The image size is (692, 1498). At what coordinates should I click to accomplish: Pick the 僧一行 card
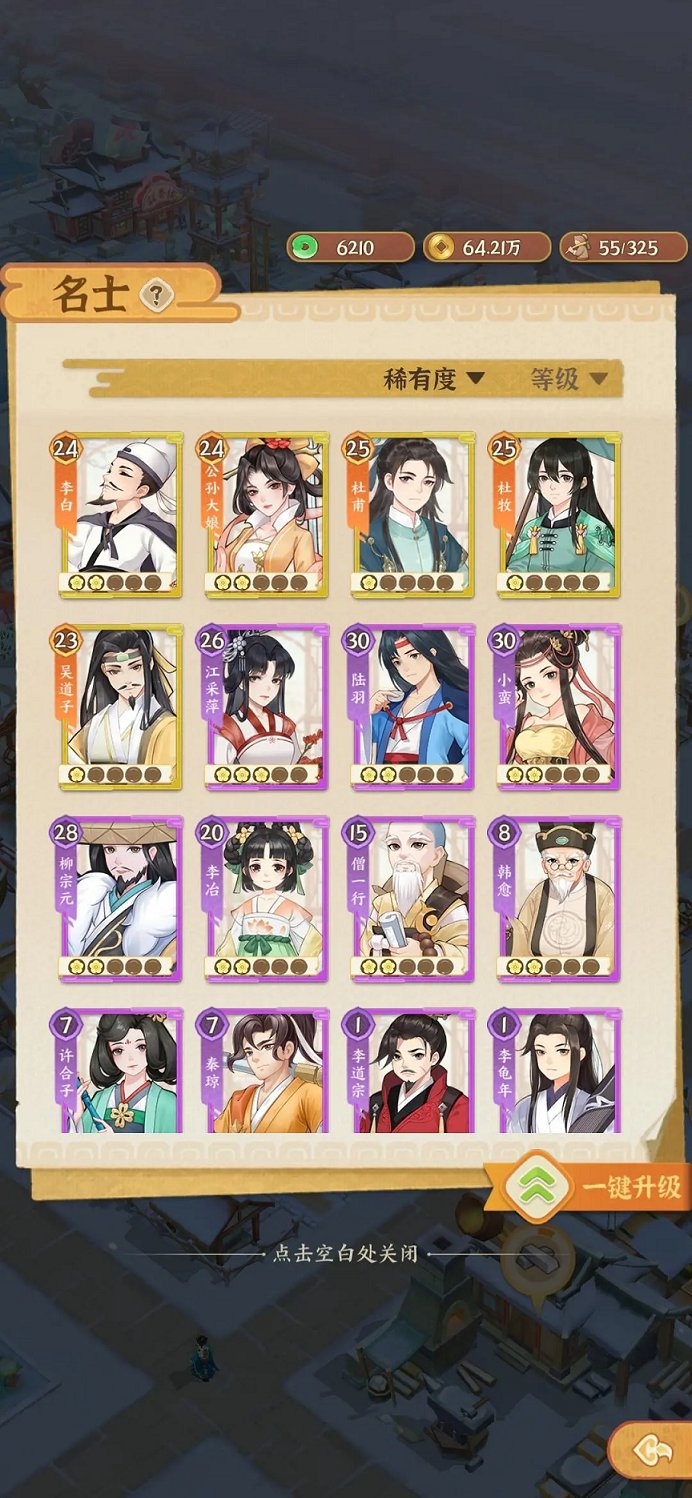click(x=410, y=899)
